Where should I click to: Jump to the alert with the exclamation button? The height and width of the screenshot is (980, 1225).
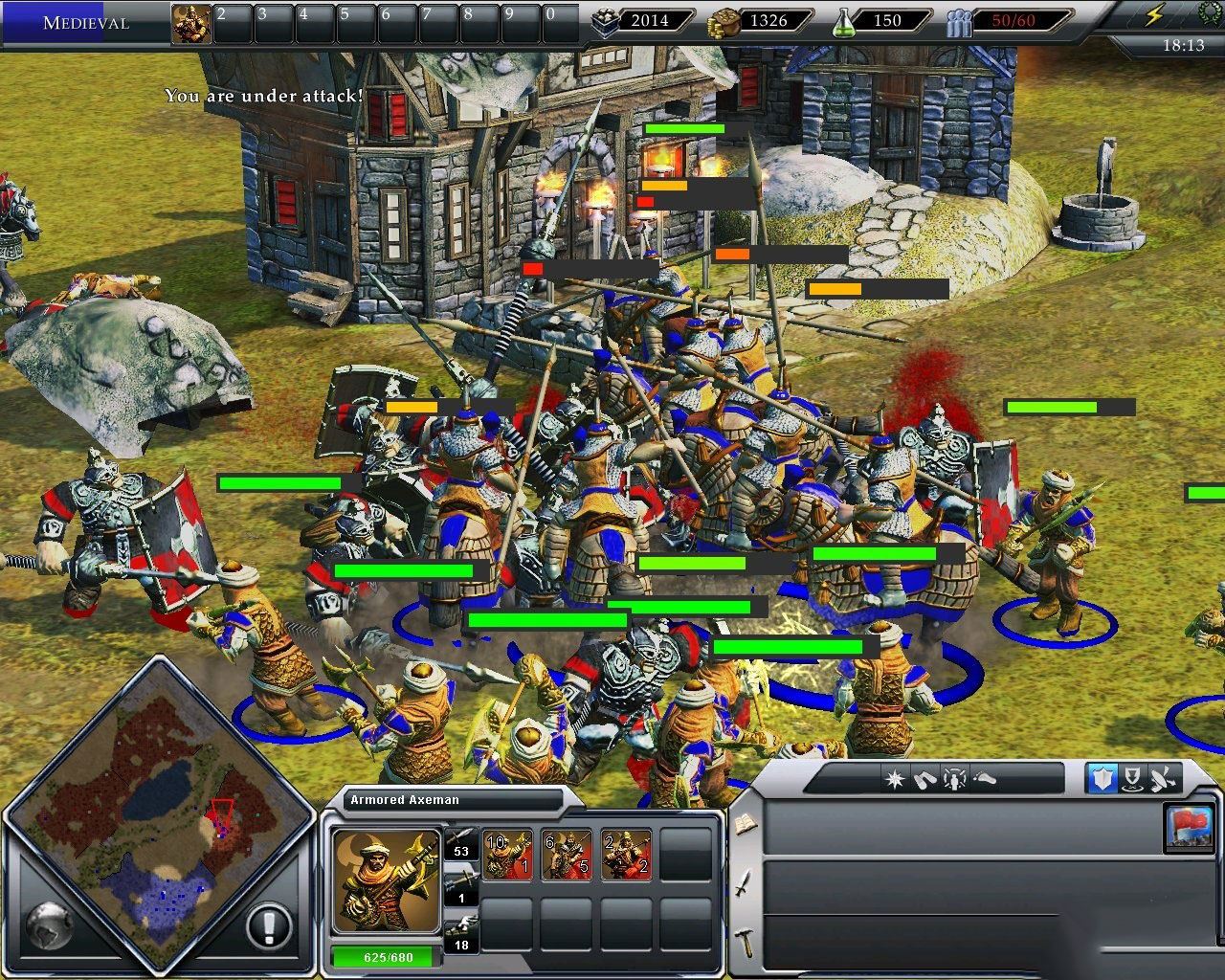pos(269,925)
